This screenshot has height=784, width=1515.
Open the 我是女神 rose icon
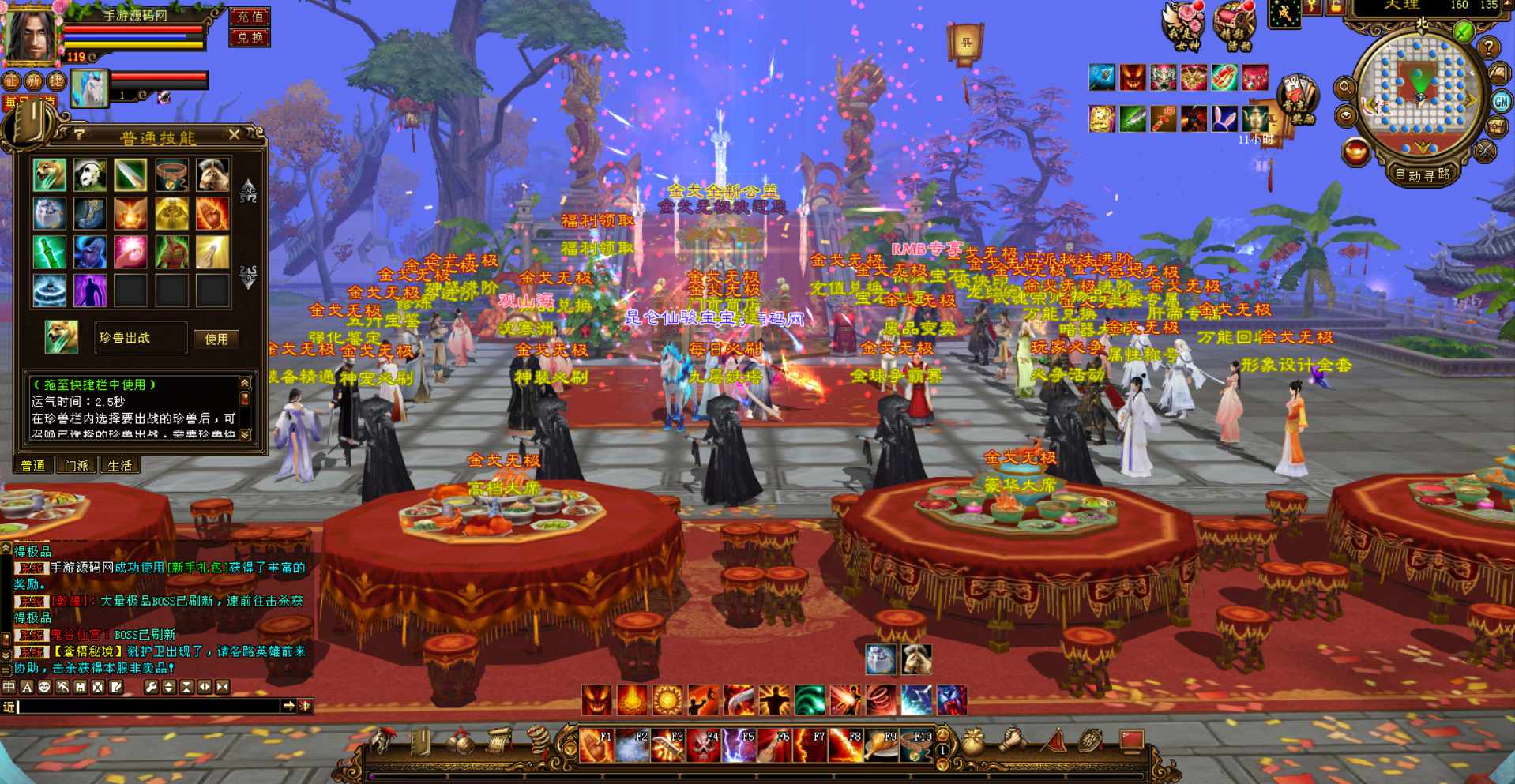pos(1183,25)
